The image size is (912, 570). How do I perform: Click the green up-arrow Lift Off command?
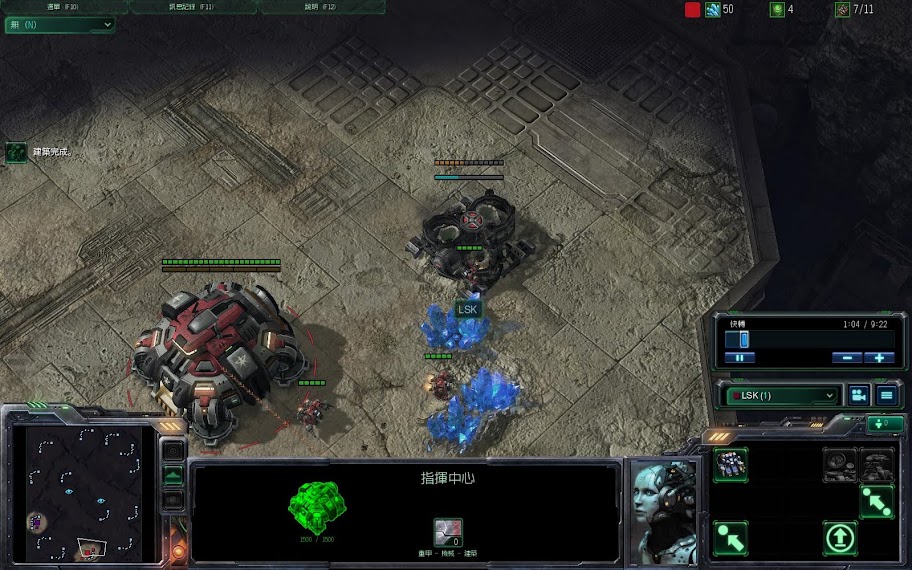pyautogui.click(x=840, y=538)
